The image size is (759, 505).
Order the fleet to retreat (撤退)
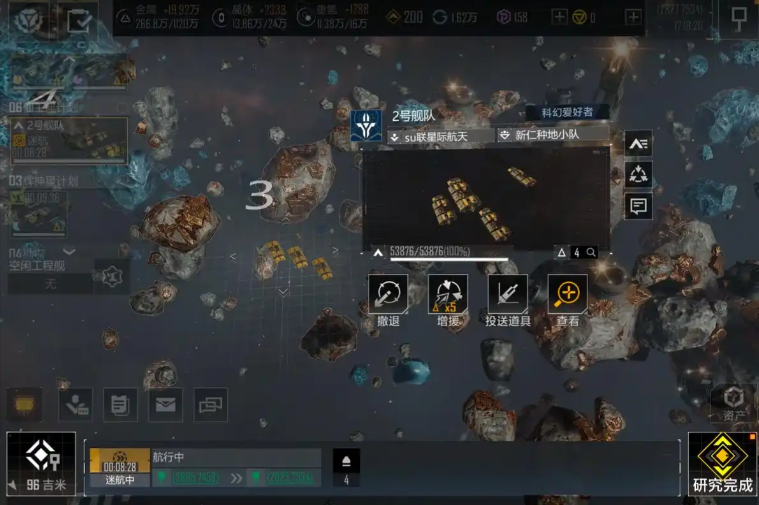tap(388, 295)
